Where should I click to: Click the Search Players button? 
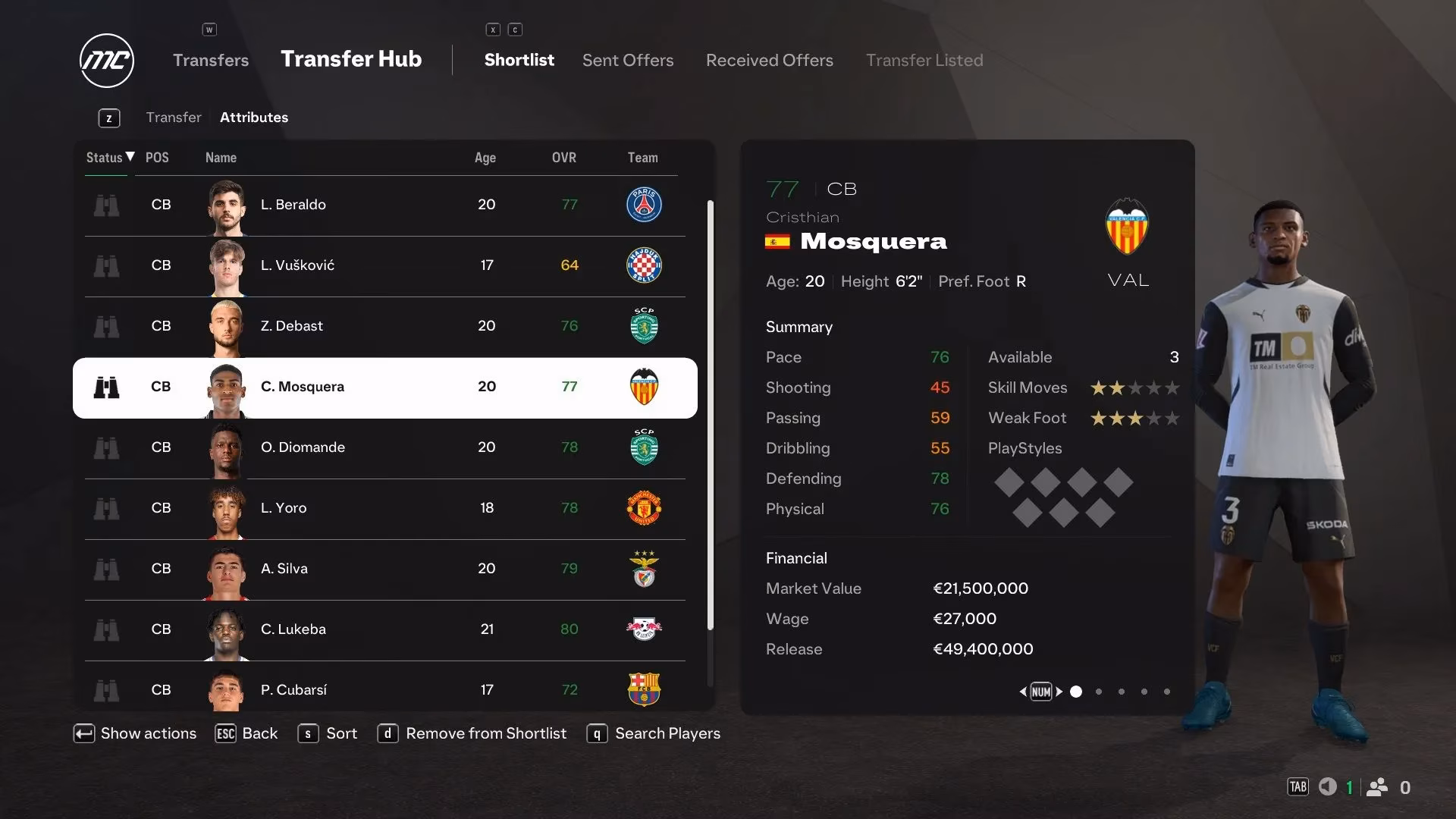[x=667, y=733]
